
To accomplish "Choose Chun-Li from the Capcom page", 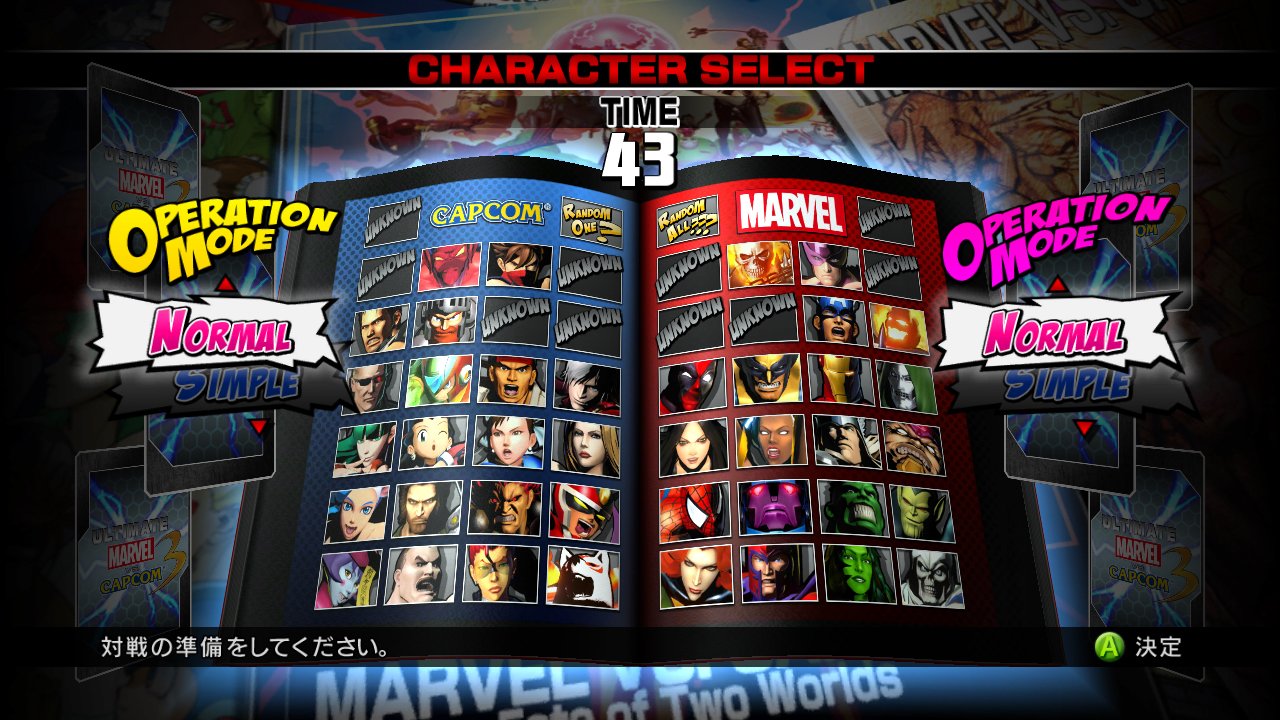I will [510, 442].
